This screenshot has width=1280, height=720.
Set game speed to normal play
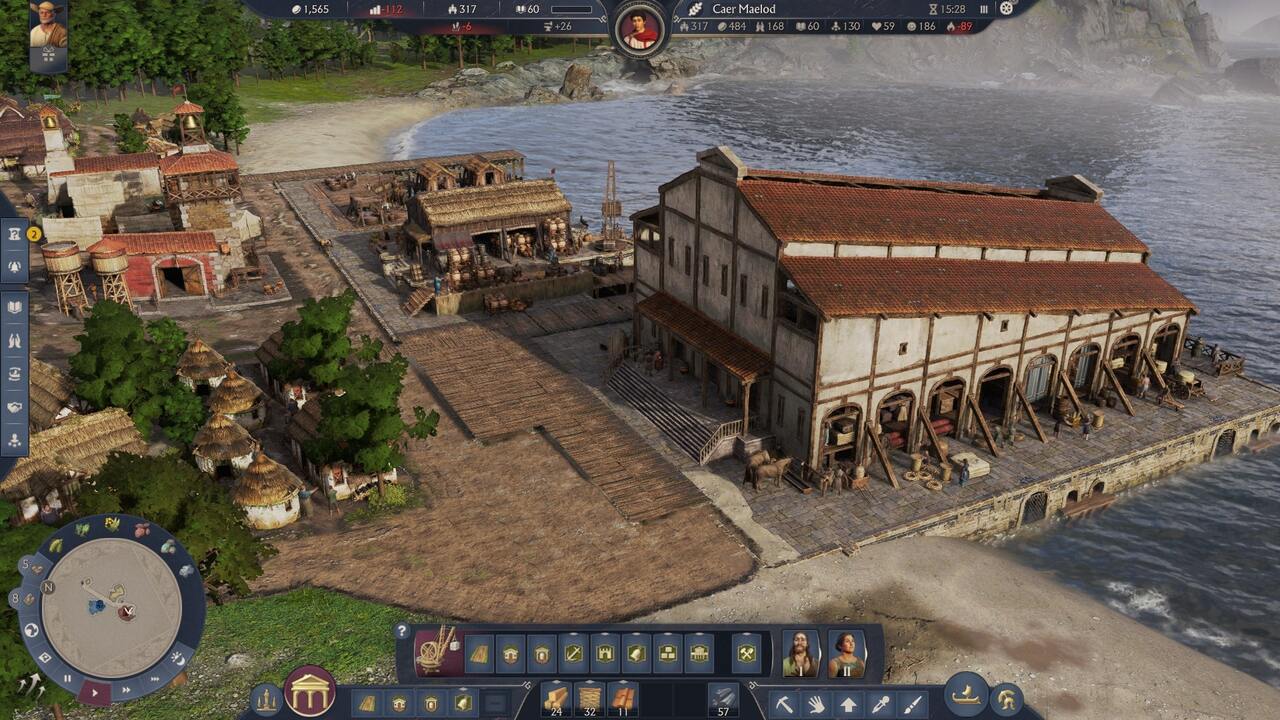point(95,690)
